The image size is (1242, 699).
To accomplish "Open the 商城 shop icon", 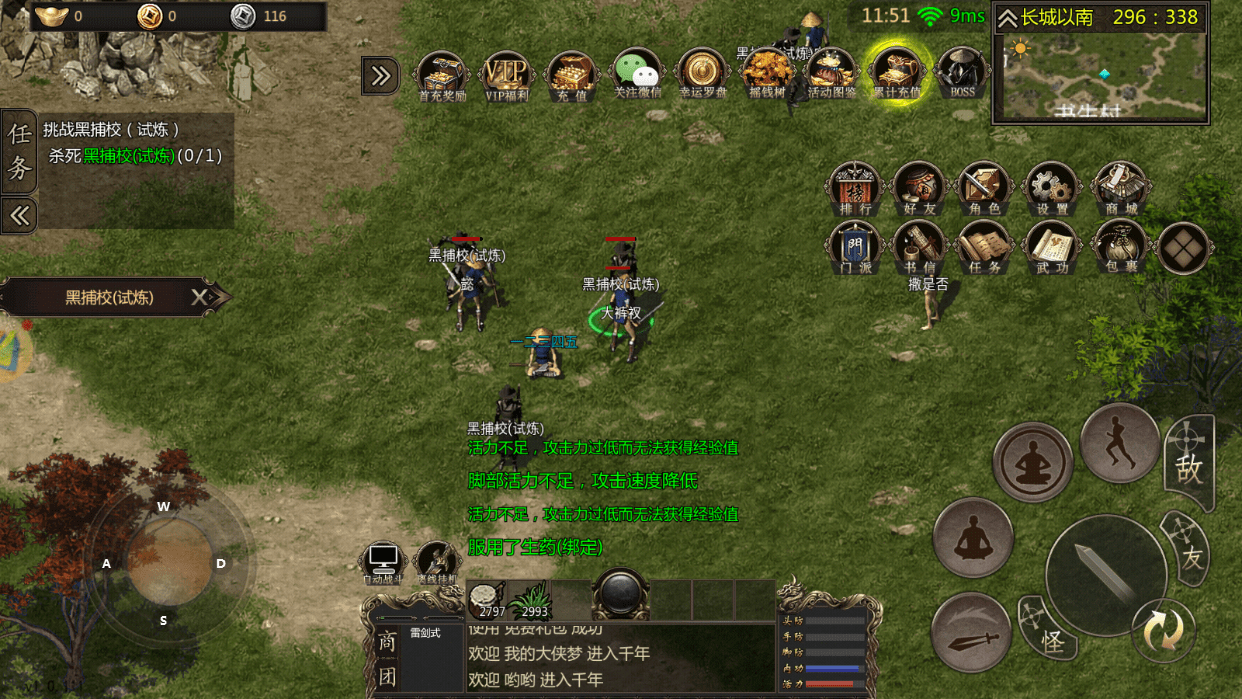I will (x=1117, y=187).
